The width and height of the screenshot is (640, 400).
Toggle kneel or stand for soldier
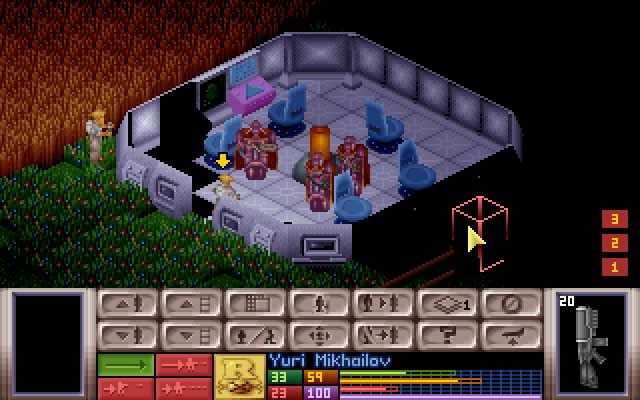tap(254, 334)
